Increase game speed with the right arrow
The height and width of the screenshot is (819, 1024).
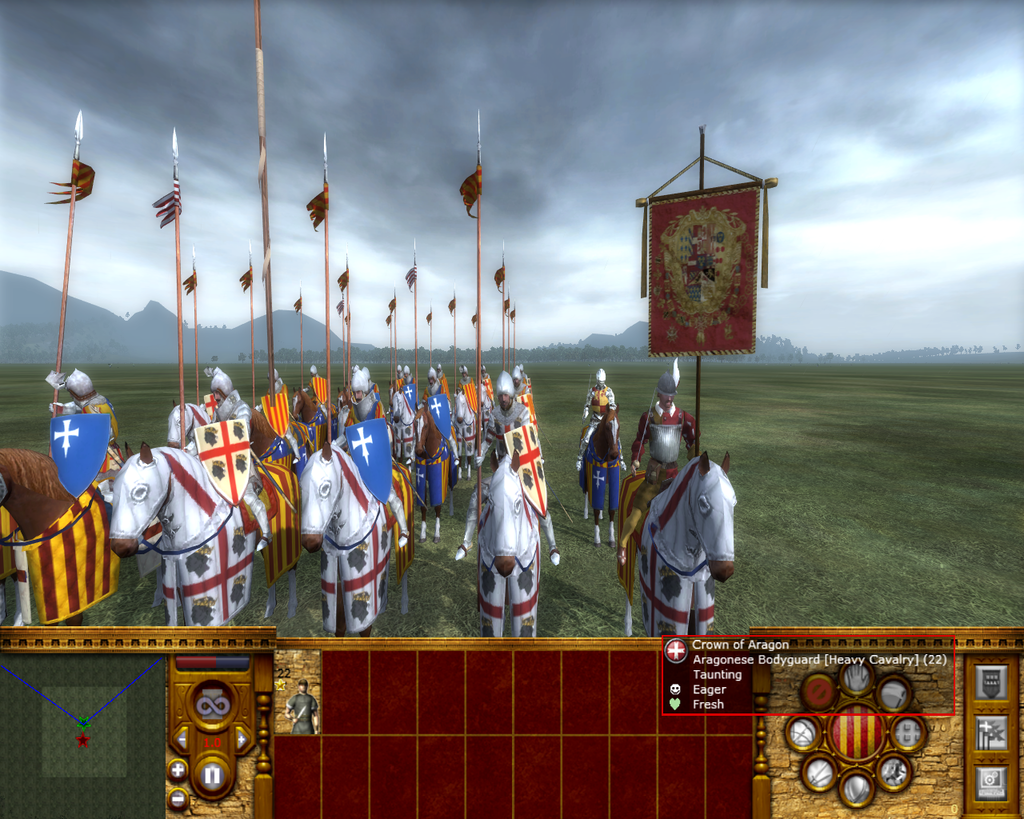241,740
